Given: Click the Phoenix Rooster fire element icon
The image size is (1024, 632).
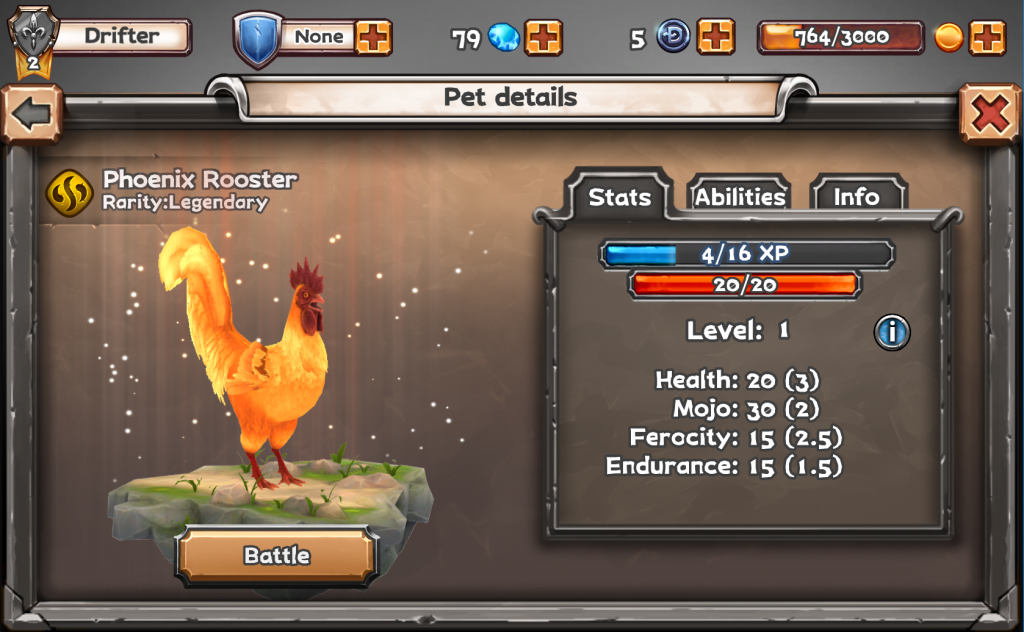Looking at the screenshot, I should (x=70, y=192).
